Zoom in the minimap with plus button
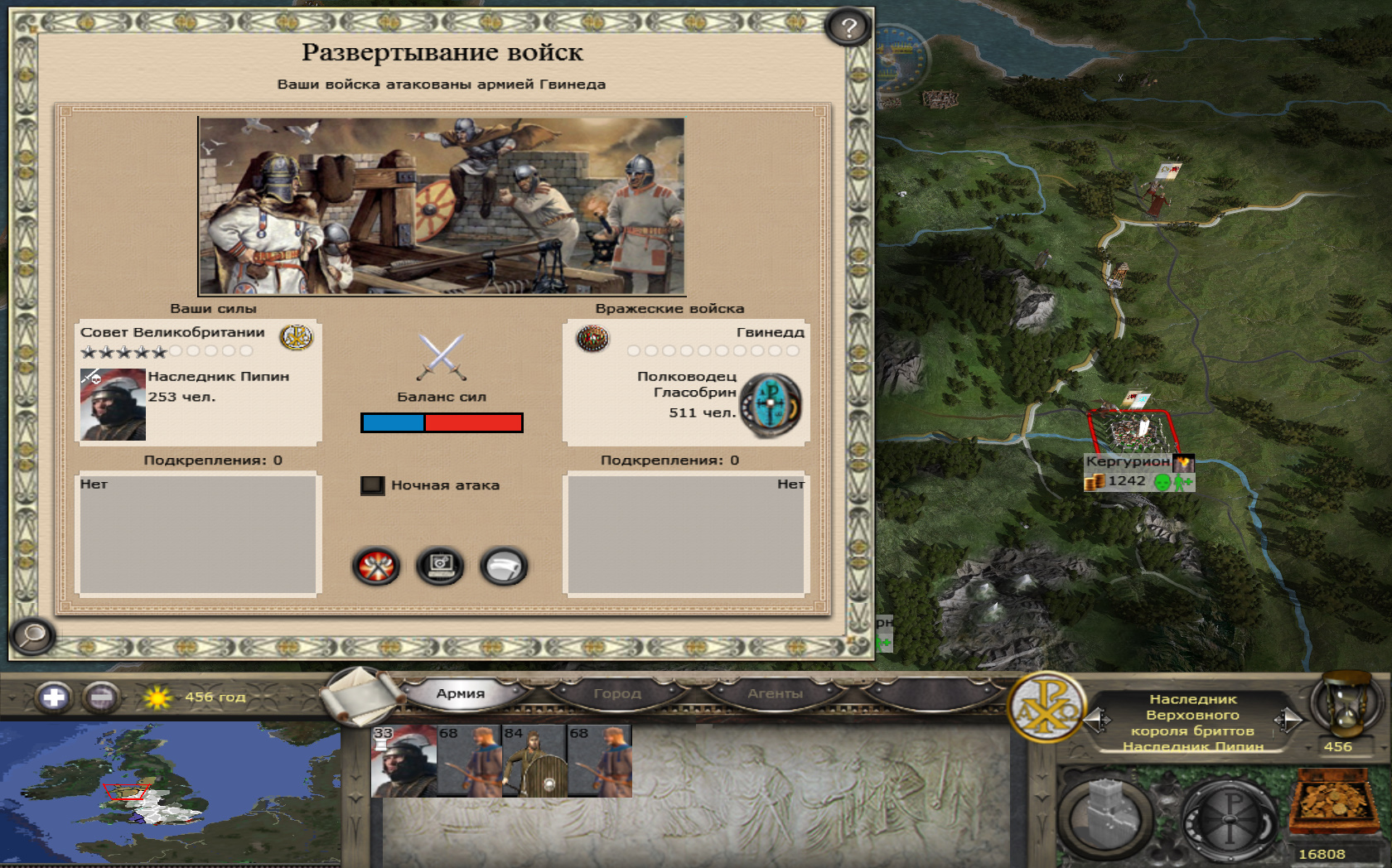1392x868 pixels. 54,697
